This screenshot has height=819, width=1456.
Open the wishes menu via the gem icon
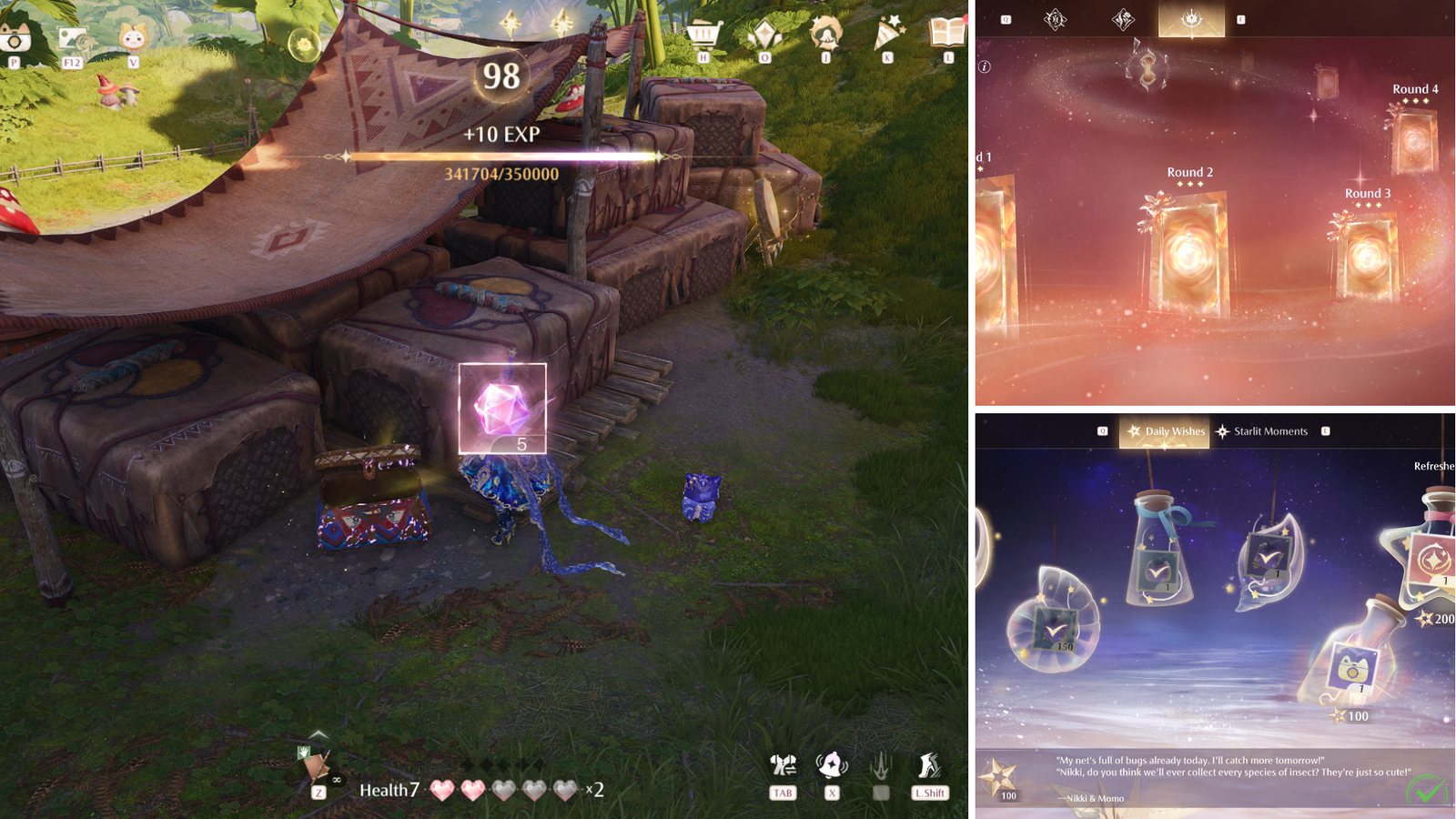point(764,35)
